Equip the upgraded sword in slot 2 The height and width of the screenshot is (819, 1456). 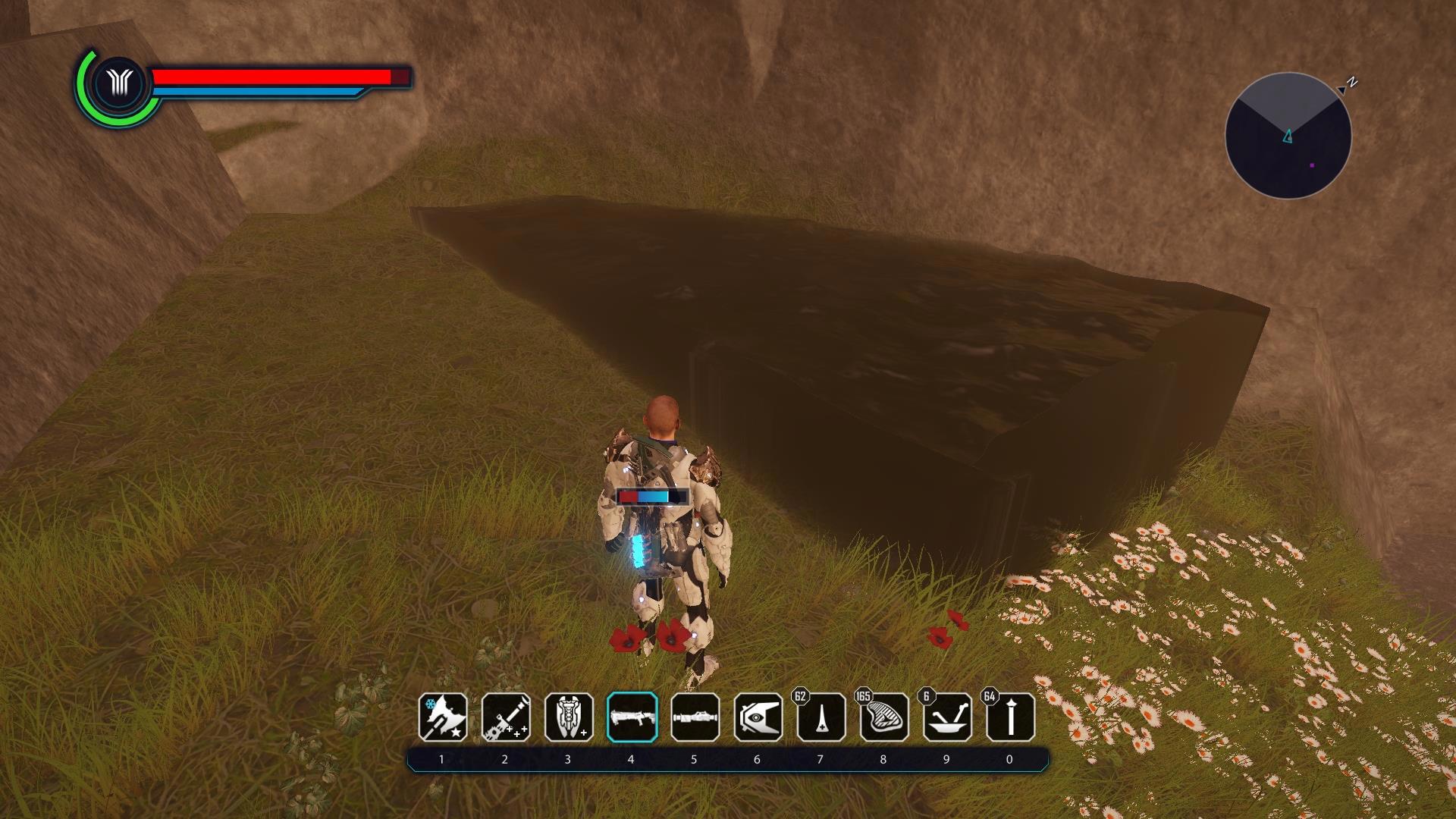tap(506, 717)
